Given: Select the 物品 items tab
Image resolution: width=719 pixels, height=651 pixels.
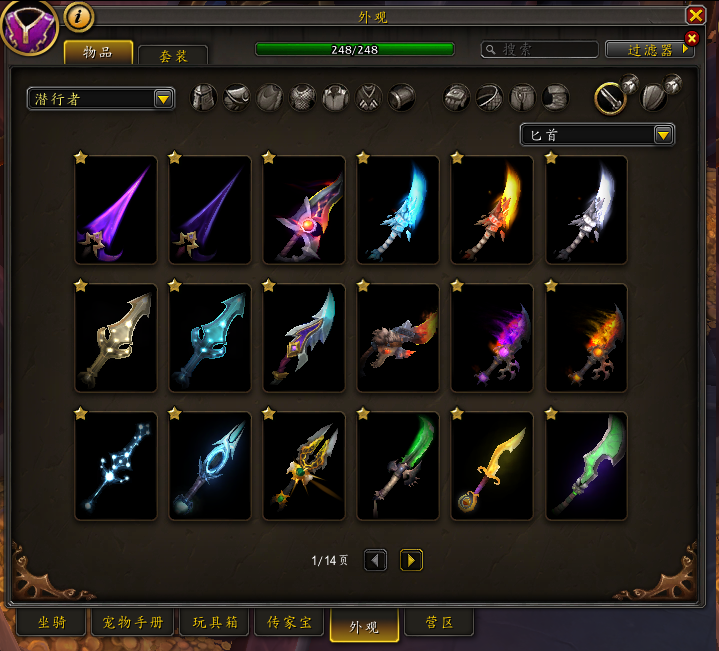Looking at the screenshot, I should tap(98, 53).
